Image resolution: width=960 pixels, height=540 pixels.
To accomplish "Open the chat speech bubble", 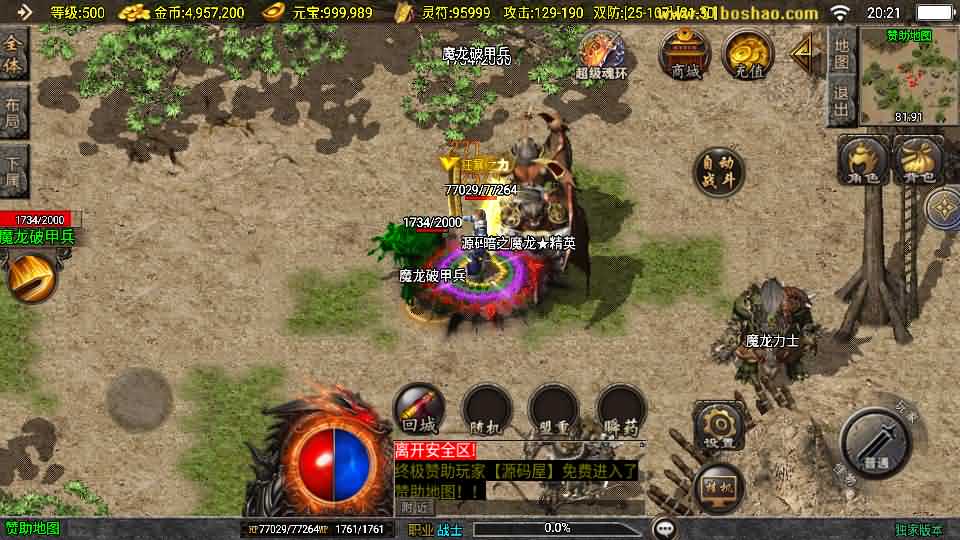I will point(664,528).
